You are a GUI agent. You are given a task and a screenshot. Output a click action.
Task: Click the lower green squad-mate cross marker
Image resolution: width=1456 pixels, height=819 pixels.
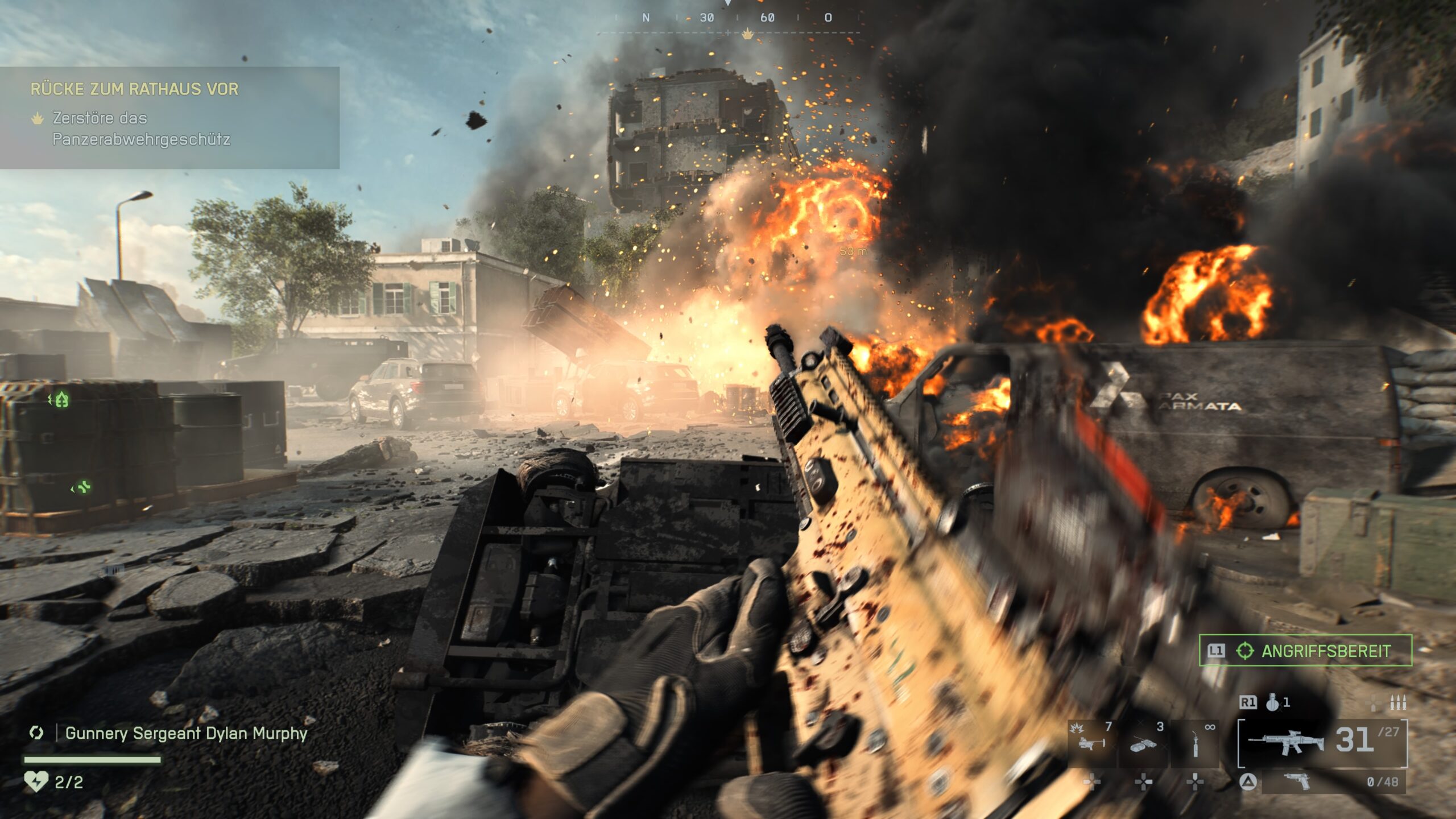82,487
